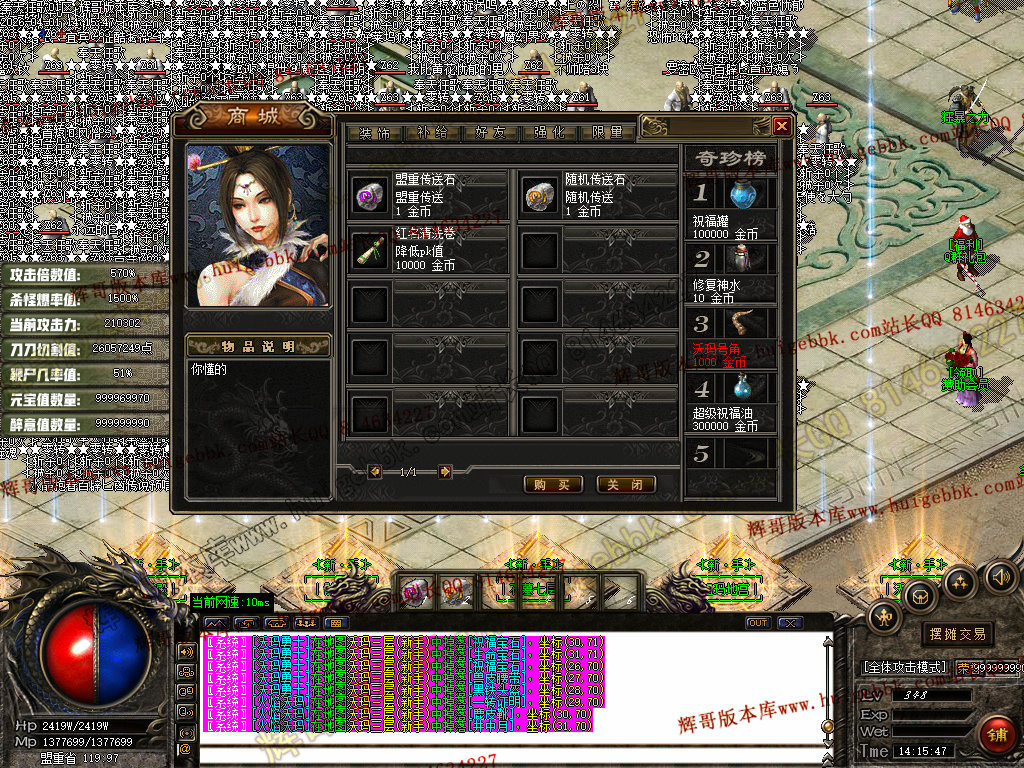Image resolution: width=1024 pixels, height=768 pixels.
Task: Switch to the 装饰 shop tab
Action: (375, 133)
